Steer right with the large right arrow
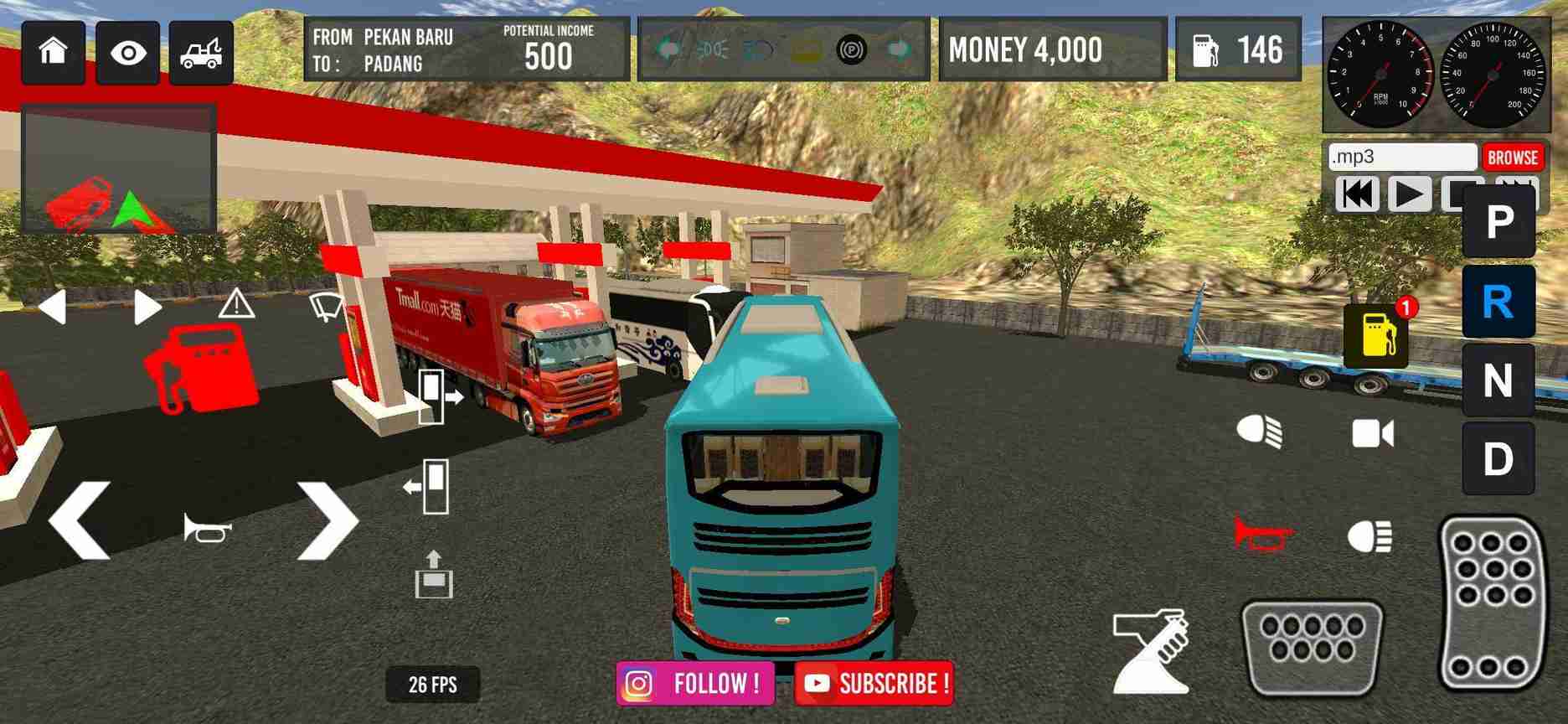1568x724 pixels. (x=328, y=520)
